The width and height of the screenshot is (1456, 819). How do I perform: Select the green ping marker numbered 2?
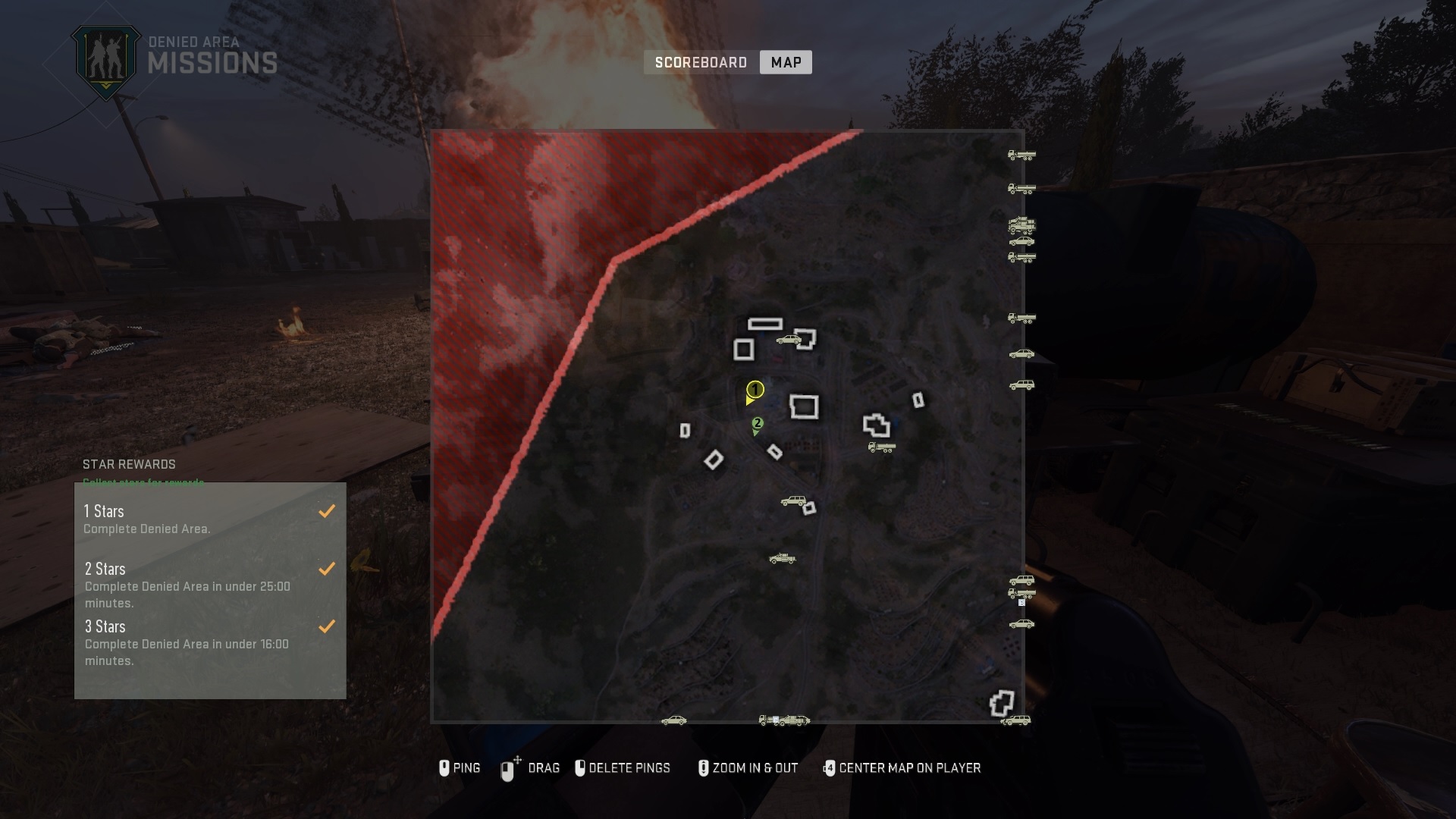[x=758, y=422]
